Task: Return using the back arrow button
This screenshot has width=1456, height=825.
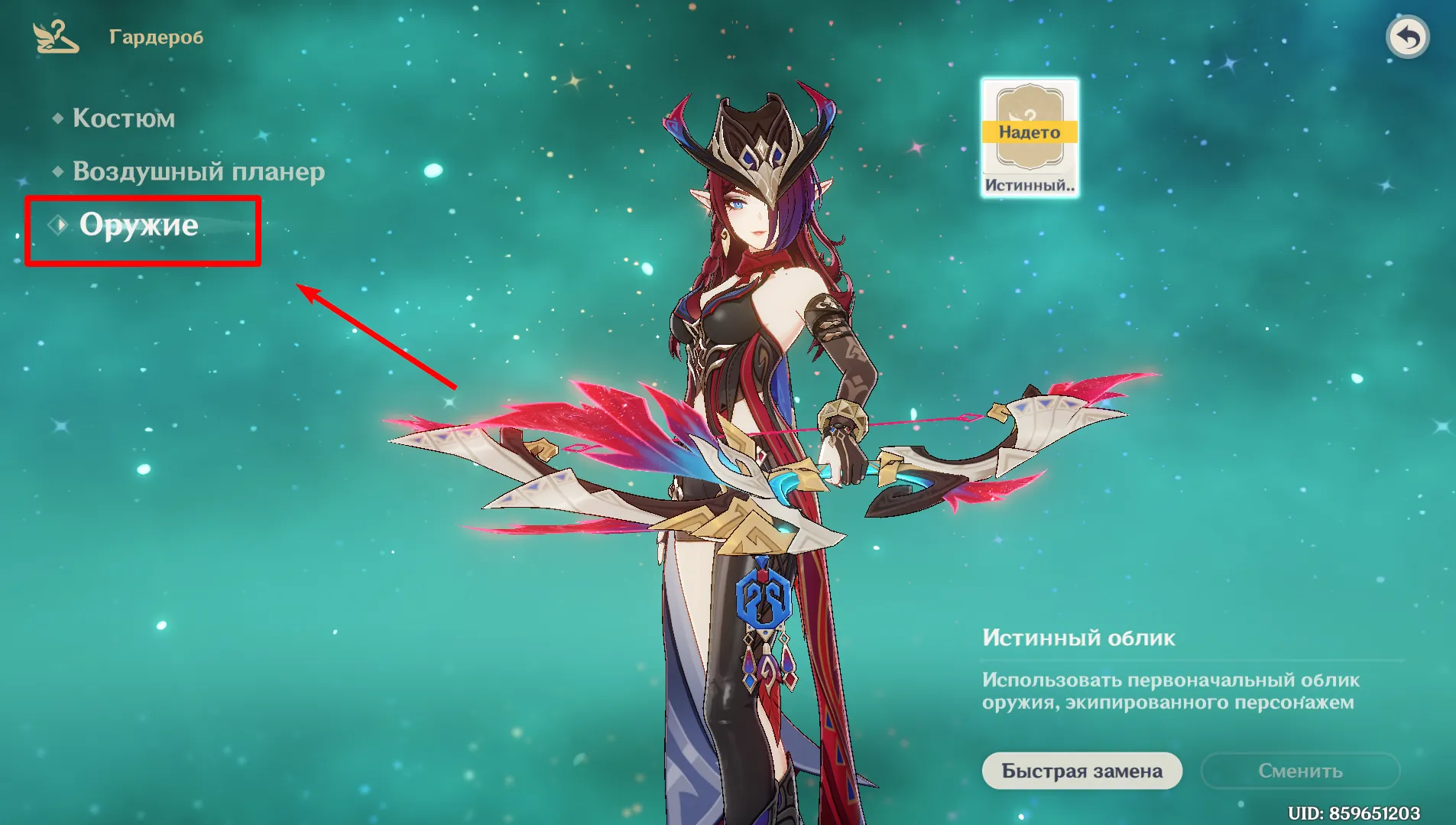Action: (x=1407, y=37)
